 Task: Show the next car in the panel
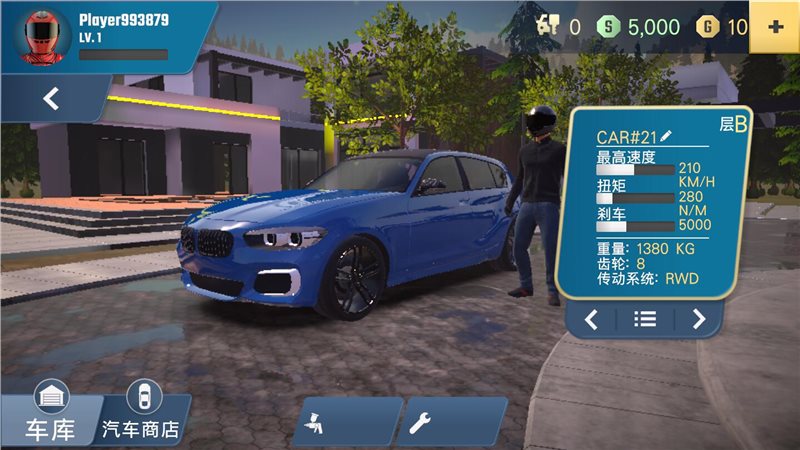click(x=698, y=320)
